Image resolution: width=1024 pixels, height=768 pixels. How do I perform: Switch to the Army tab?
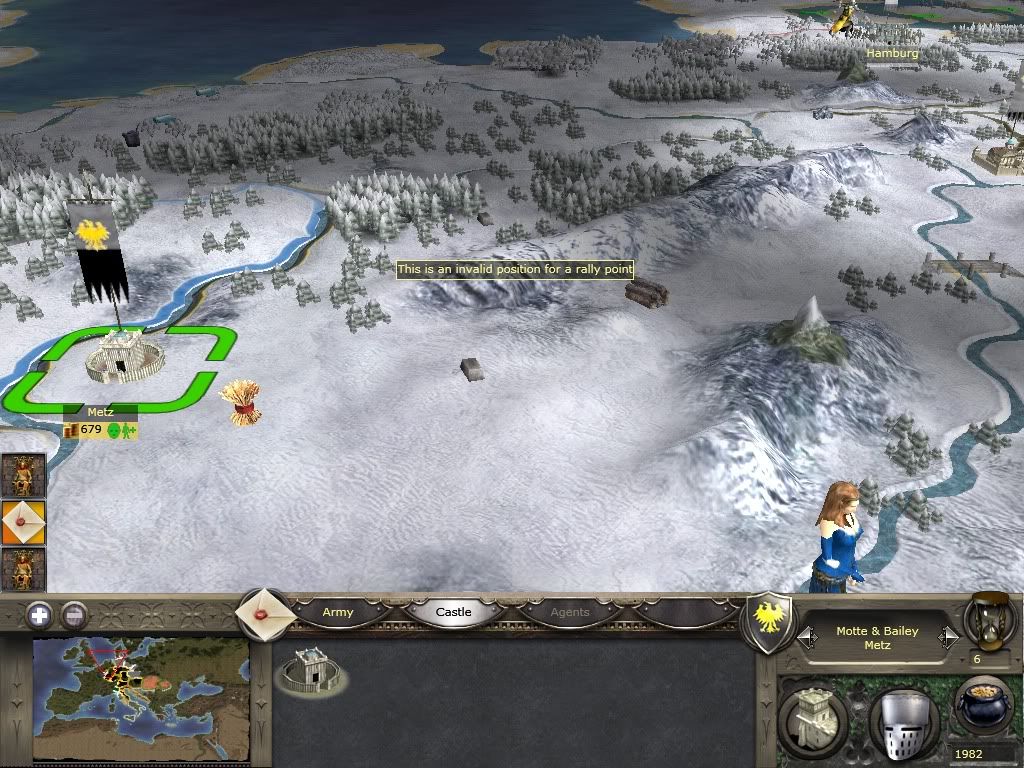point(338,612)
